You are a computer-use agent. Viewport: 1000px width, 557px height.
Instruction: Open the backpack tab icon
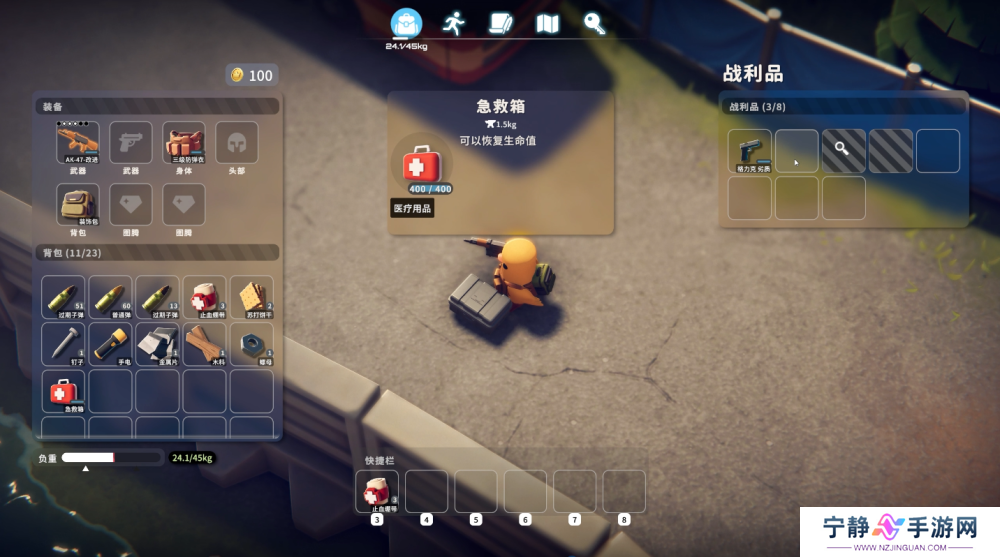coord(405,23)
